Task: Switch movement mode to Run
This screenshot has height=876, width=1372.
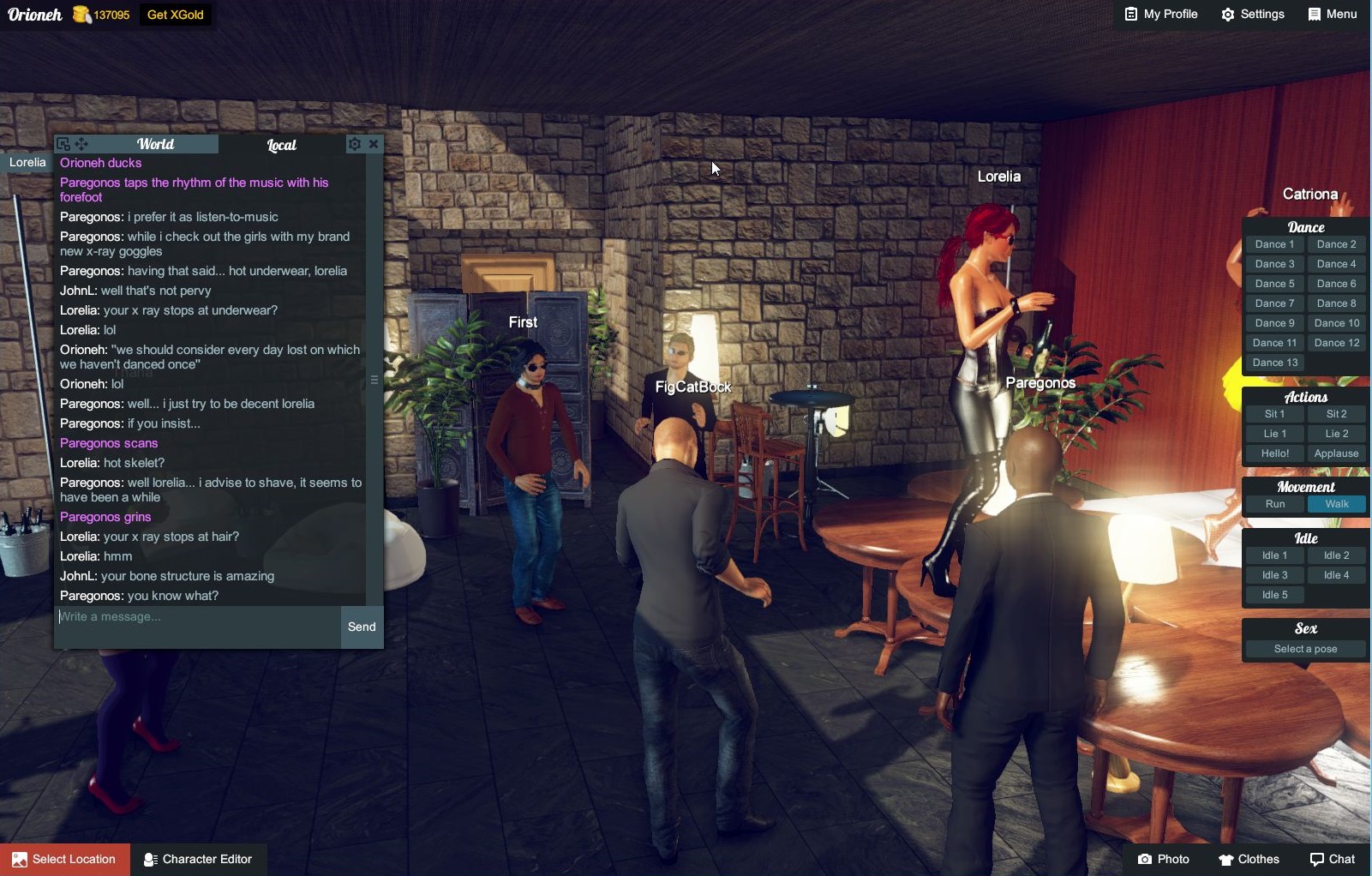Action: [x=1274, y=504]
